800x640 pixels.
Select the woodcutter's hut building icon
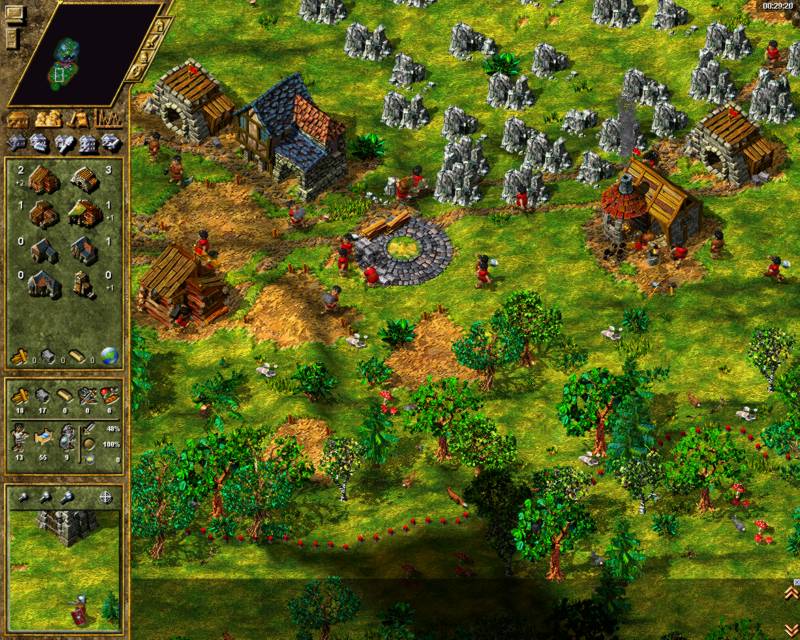pos(42,180)
